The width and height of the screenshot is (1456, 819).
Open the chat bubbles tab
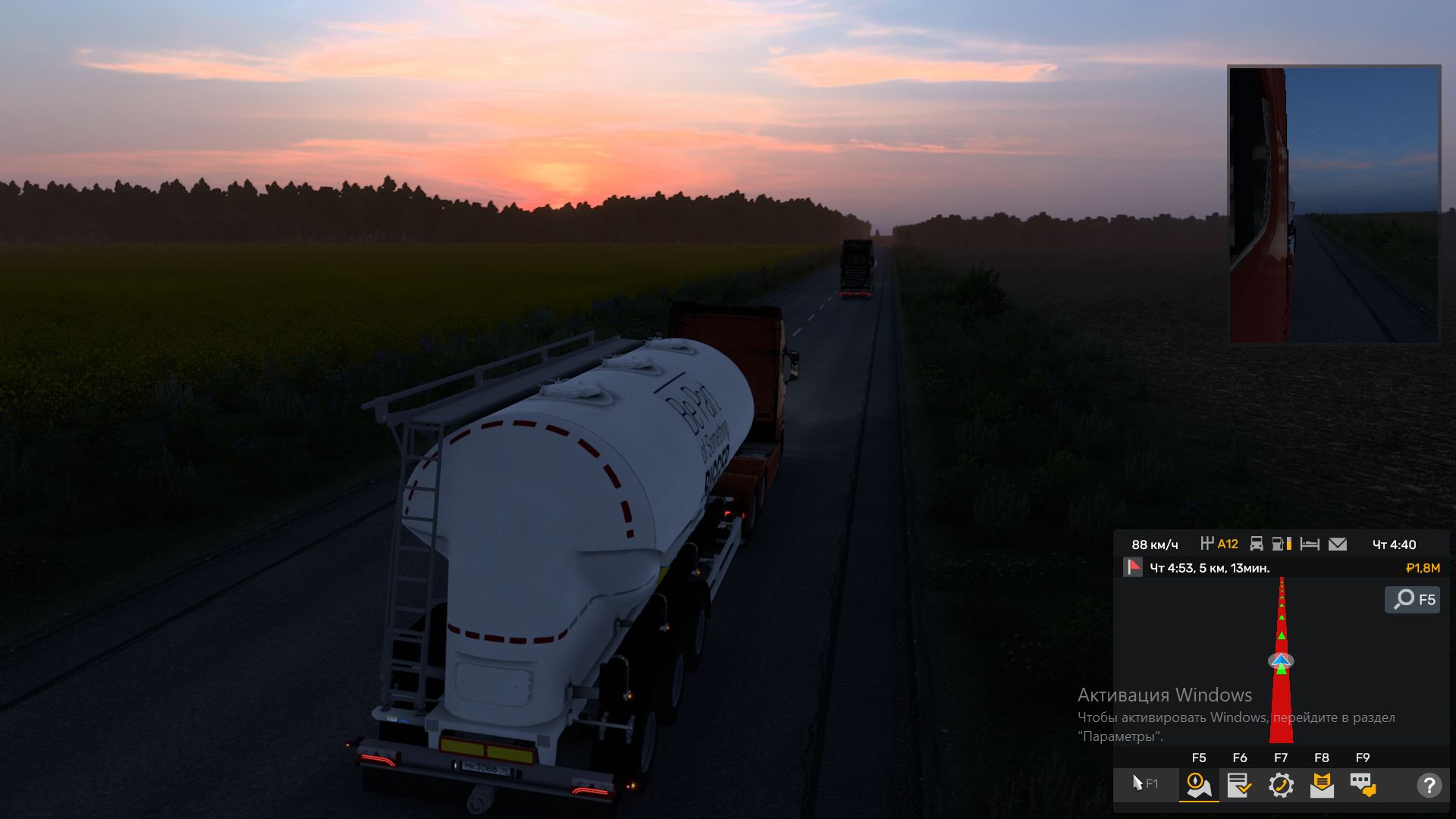coord(1363,785)
